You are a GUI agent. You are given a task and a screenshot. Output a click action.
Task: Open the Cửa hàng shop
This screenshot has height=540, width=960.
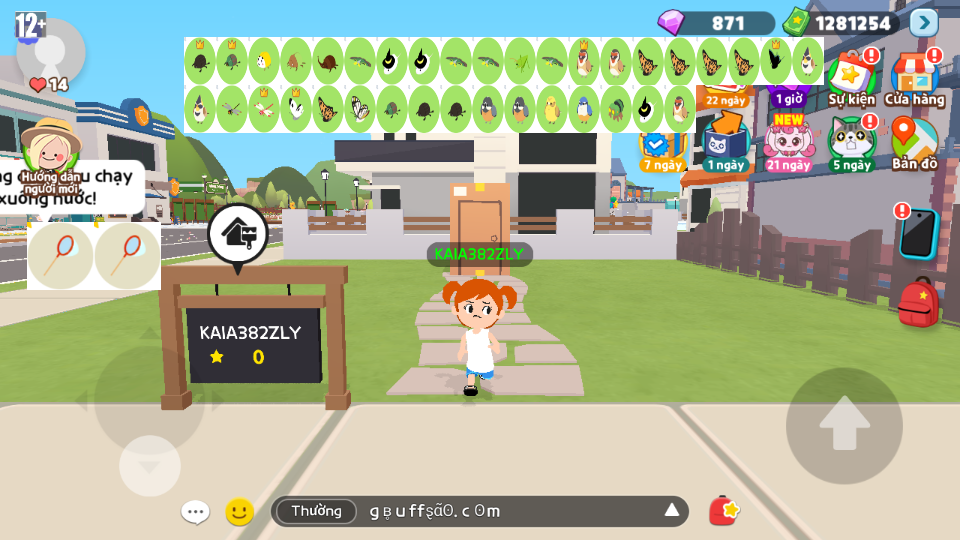pyautogui.click(x=914, y=80)
